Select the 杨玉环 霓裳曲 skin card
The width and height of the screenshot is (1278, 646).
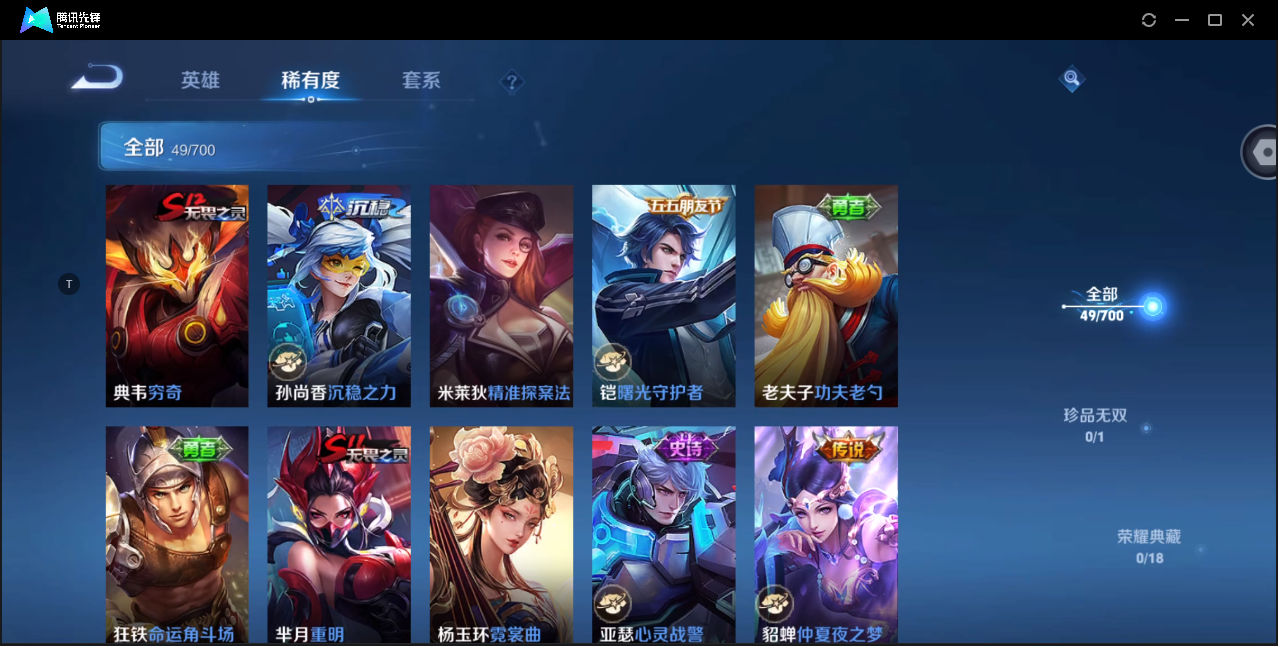click(501, 534)
